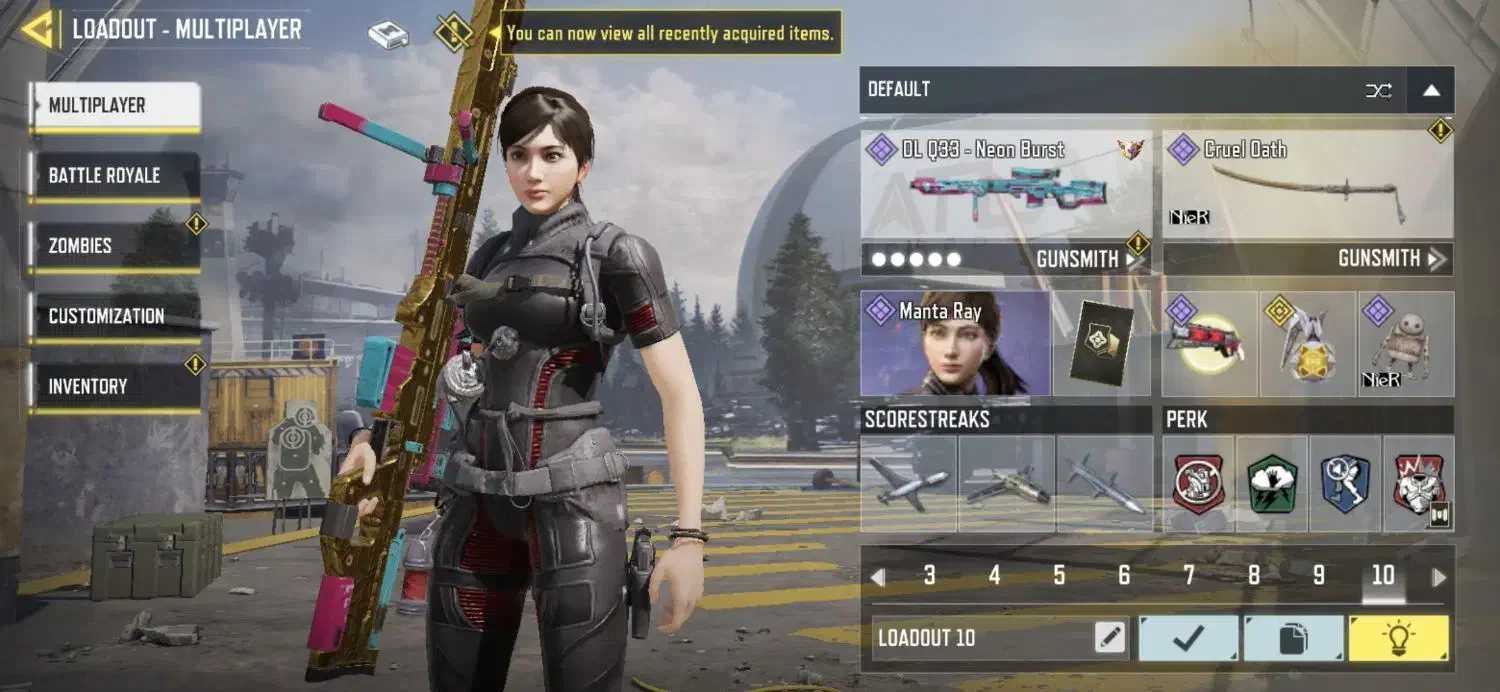Copy the loadout using the duplicate button
The image size is (1500, 692).
(x=1293, y=638)
